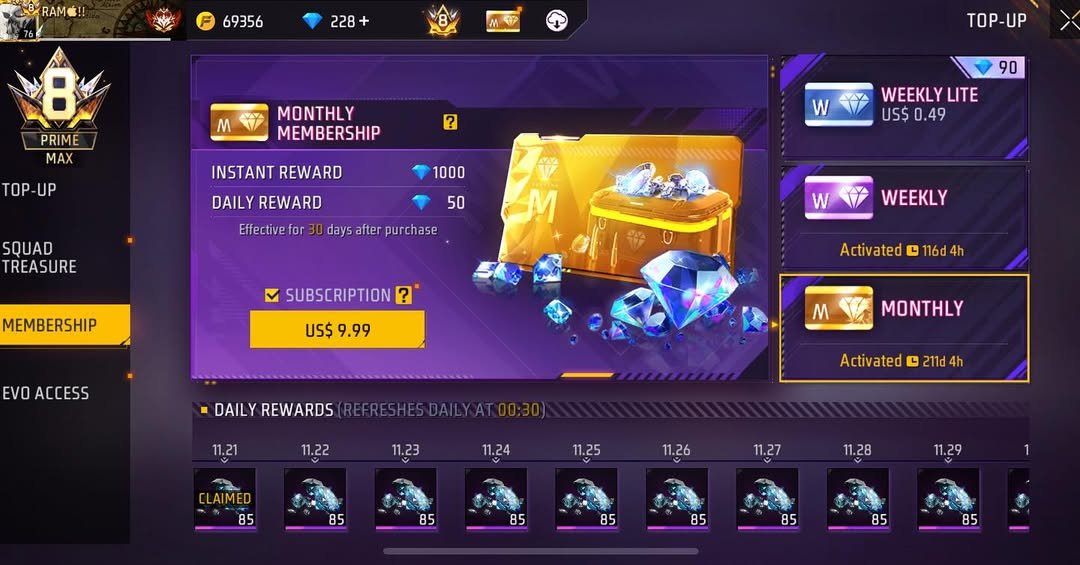Select the Weekly membership card
This screenshot has height=565, width=1080.
(x=903, y=215)
